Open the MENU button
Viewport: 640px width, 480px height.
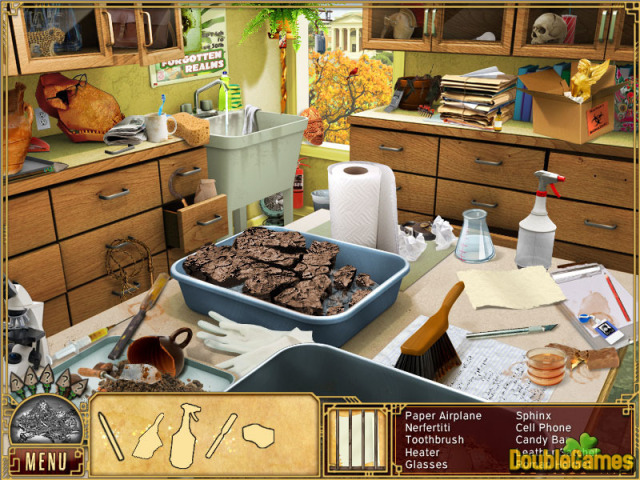[45, 462]
